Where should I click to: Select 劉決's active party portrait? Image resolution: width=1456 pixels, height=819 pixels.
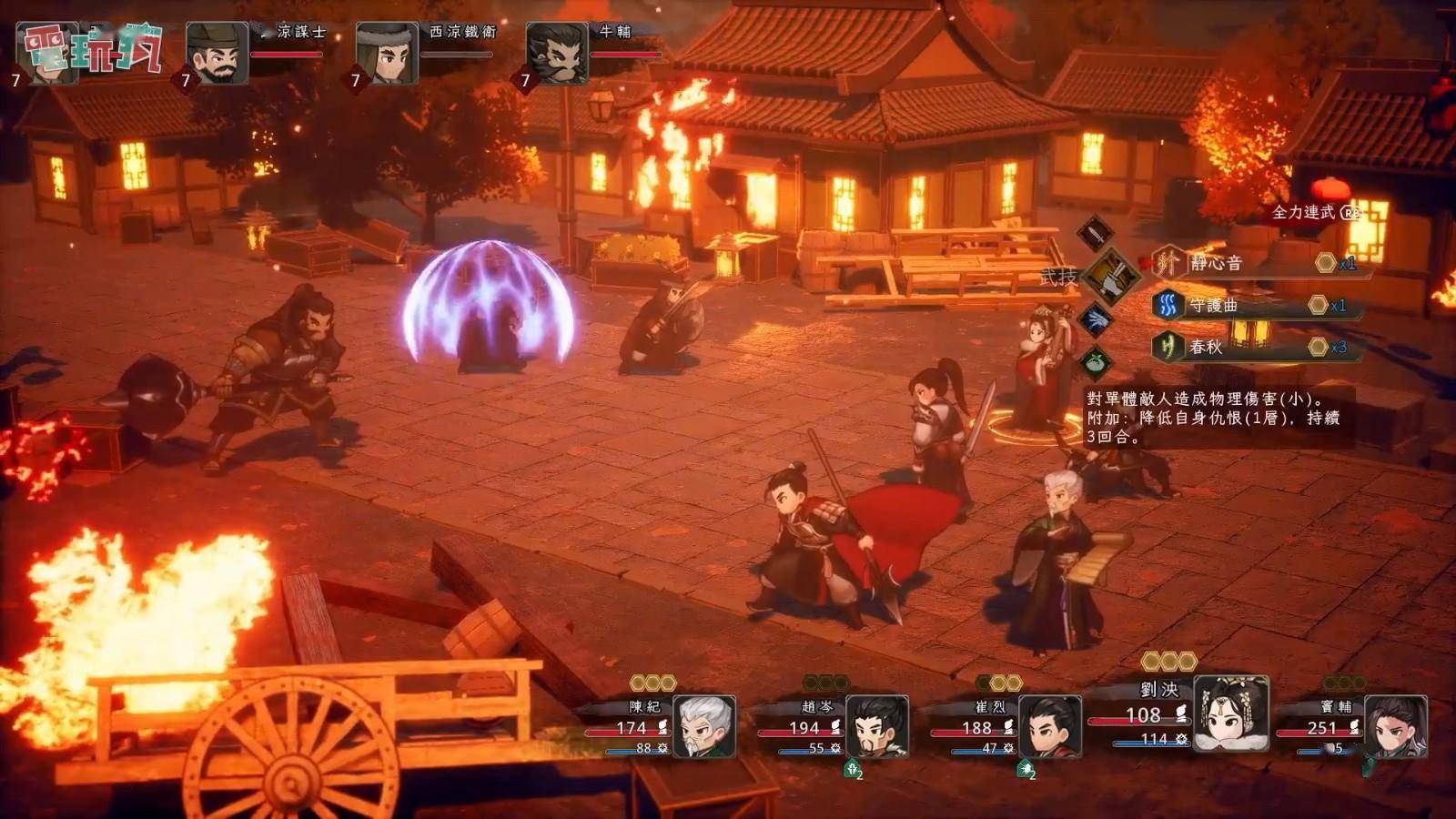point(1230,713)
